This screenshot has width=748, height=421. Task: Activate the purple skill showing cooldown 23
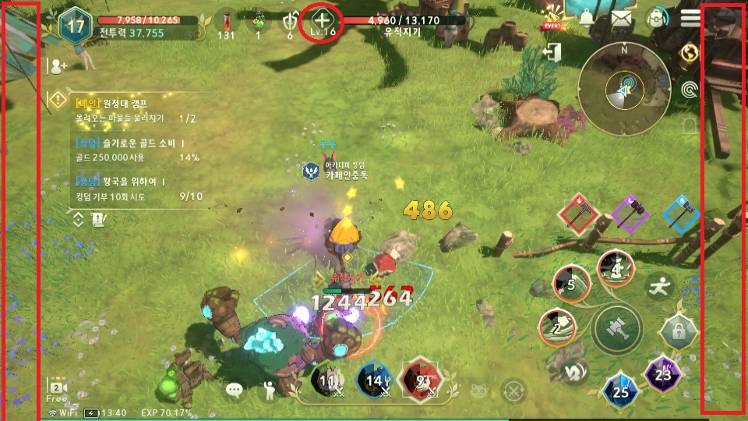pos(662,372)
